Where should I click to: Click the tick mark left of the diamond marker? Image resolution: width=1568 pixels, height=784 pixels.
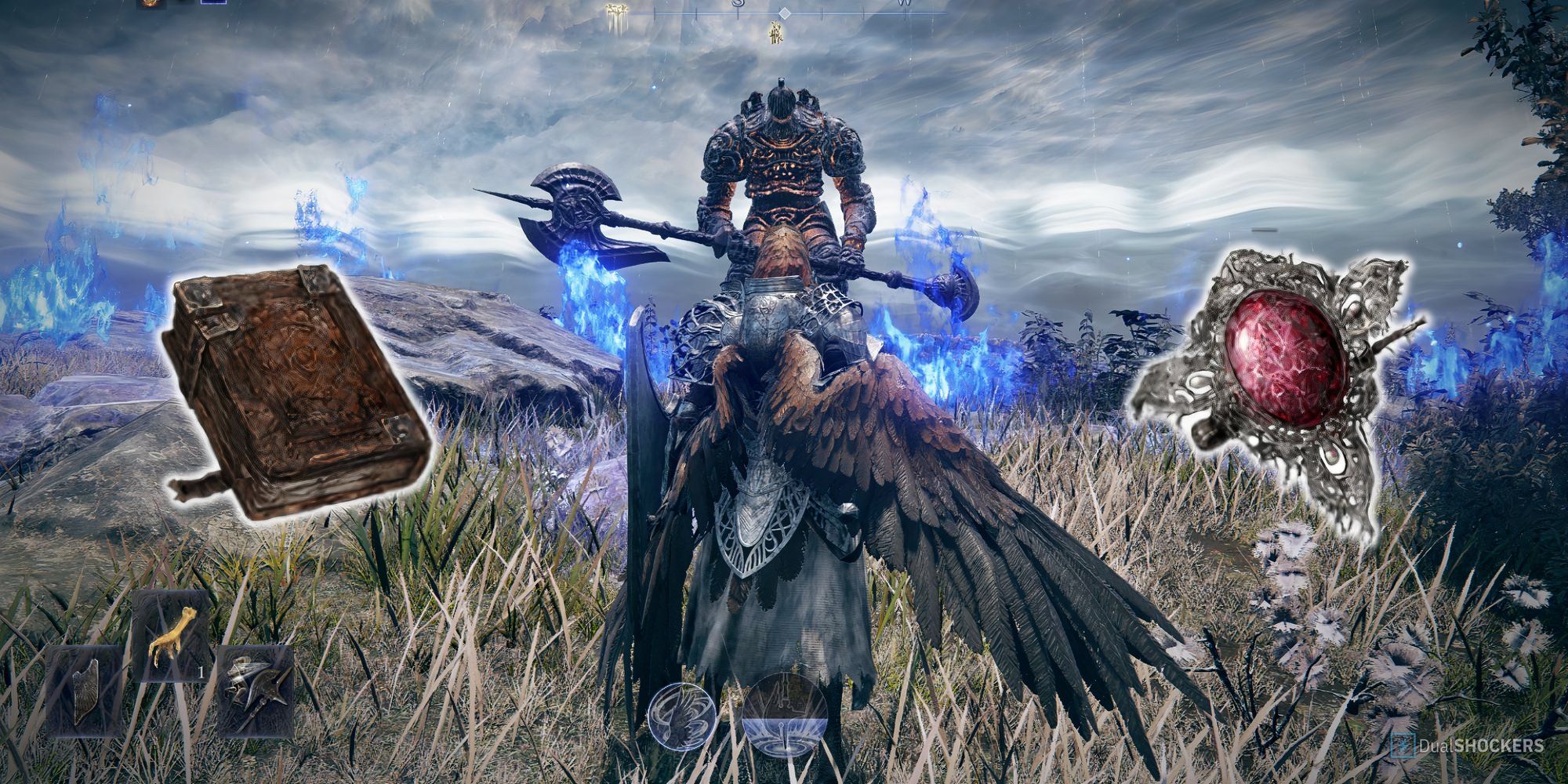coord(738,14)
